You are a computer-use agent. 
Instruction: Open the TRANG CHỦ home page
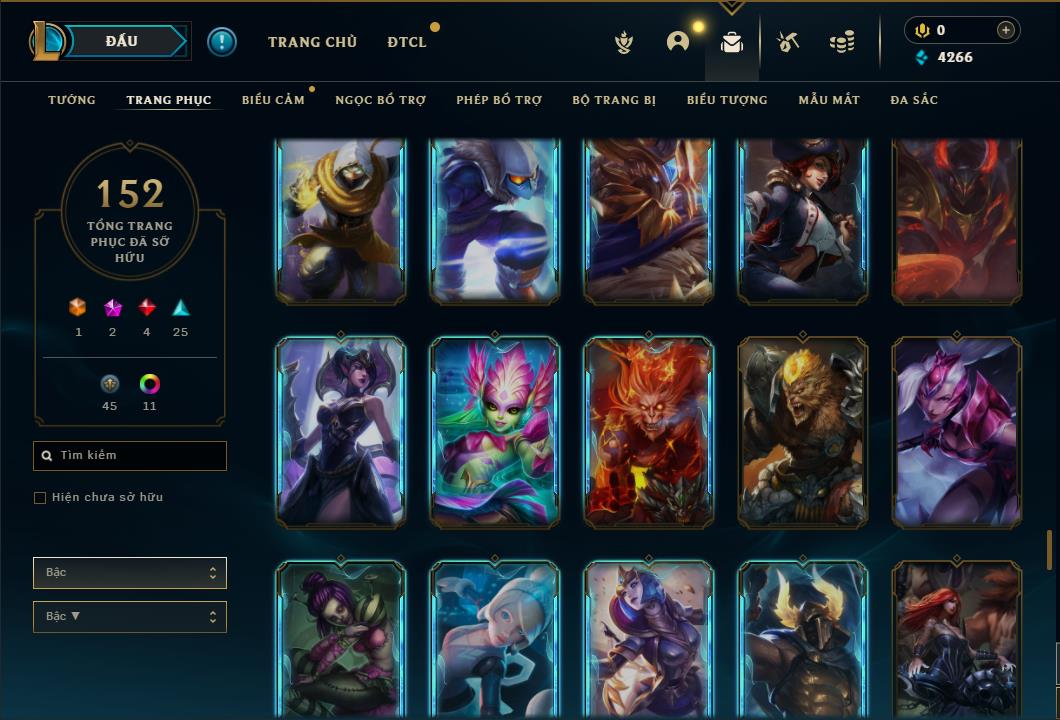(x=312, y=42)
